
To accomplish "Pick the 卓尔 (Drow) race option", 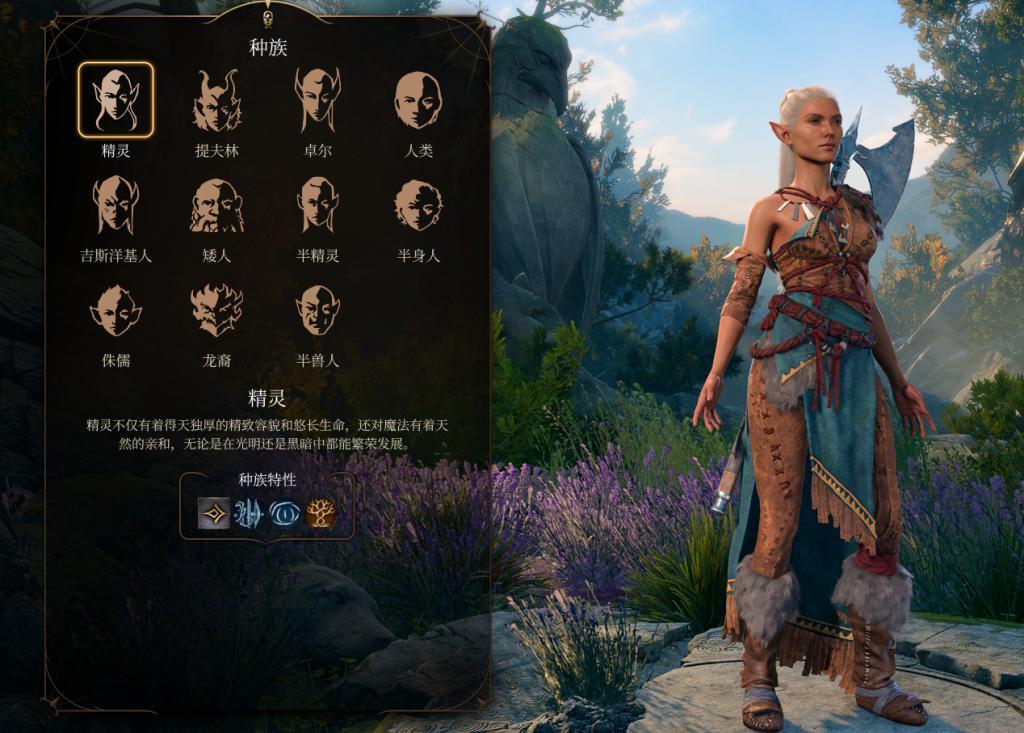I will [x=317, y=100].
